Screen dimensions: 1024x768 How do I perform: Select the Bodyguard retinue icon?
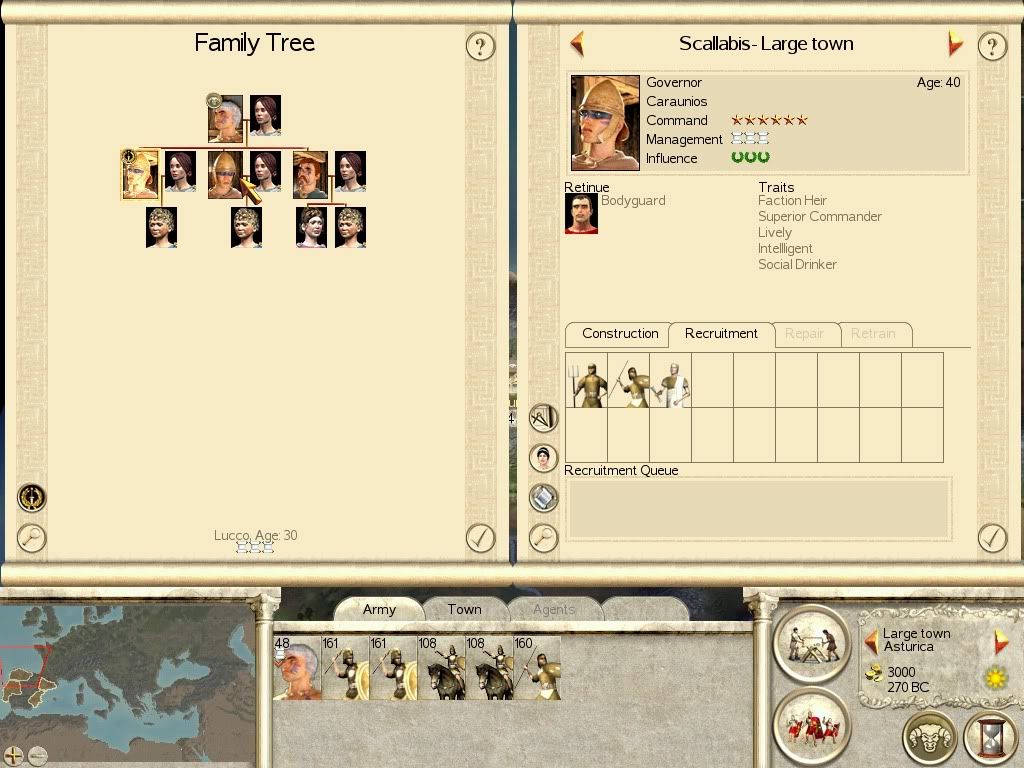[581, 213]
